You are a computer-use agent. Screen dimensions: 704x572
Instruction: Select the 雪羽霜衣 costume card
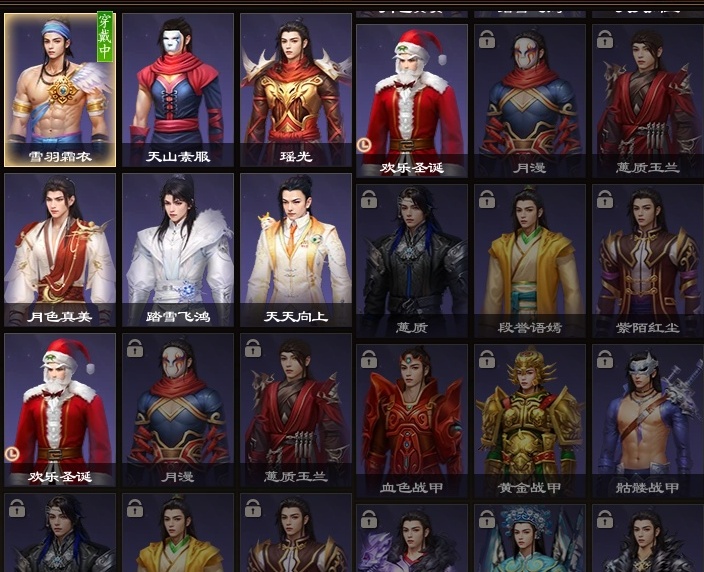(60, 89)
